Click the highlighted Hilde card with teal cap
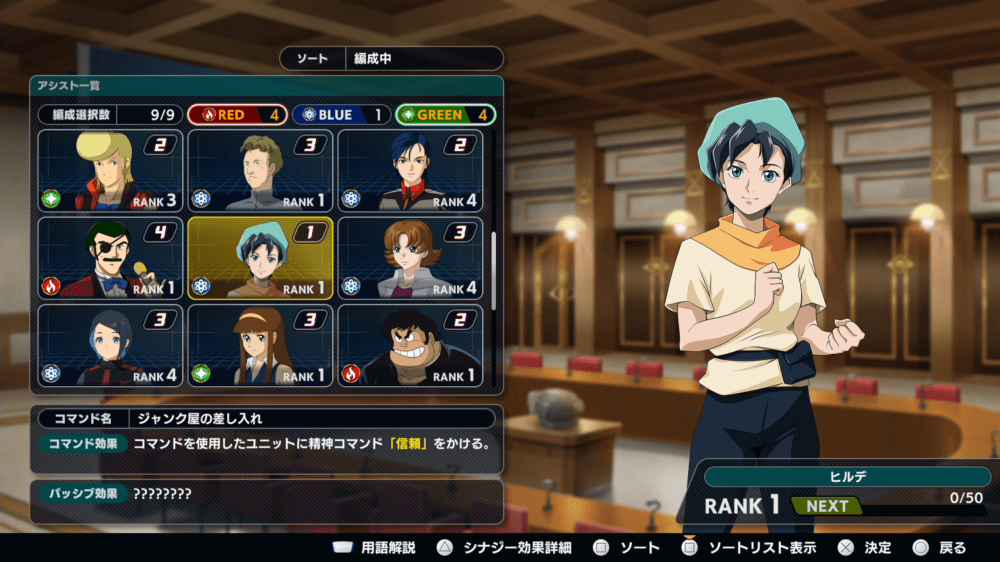 (x=260, y=259)
